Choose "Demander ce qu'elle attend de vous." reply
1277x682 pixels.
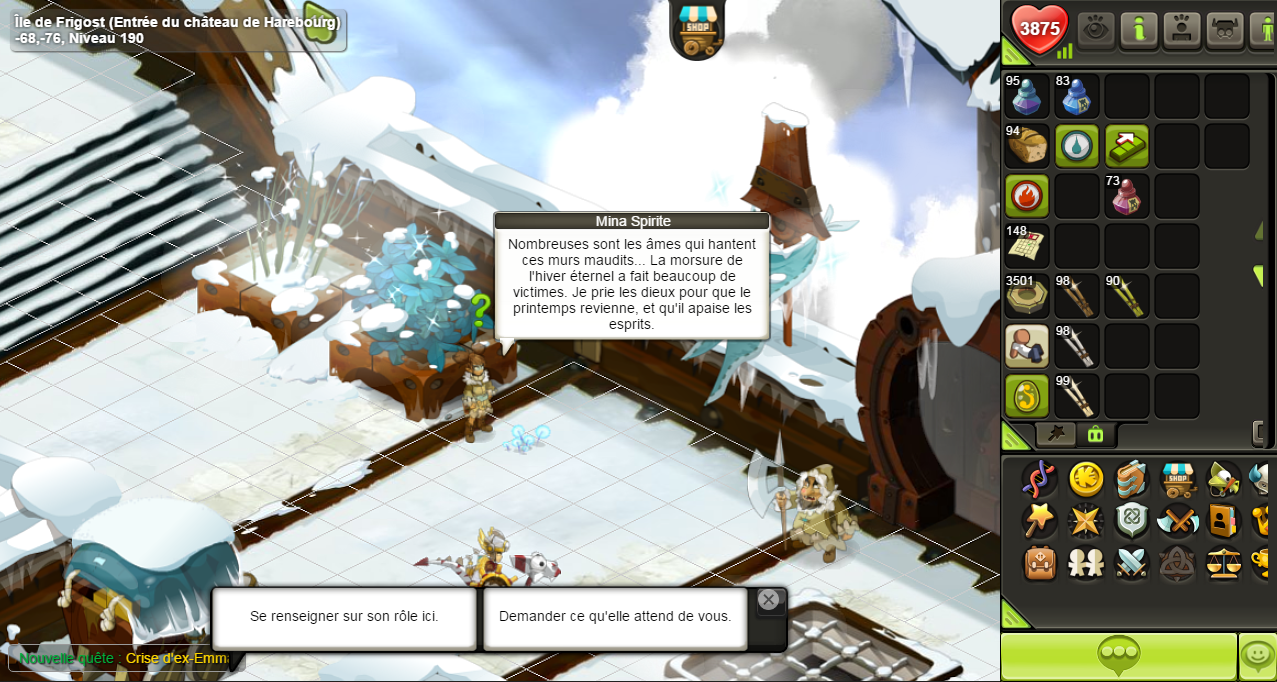pyautogui.click(x=615, y=617)
